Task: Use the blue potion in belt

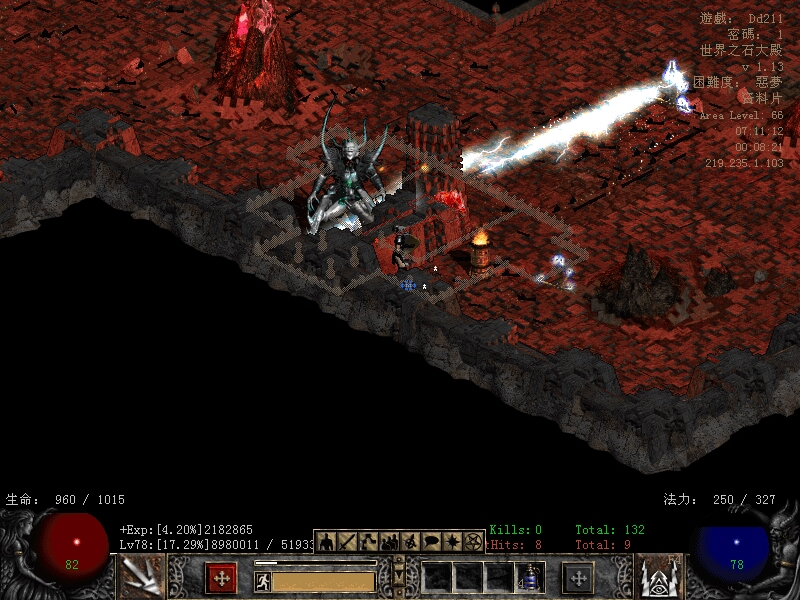Action: (531, 578)
